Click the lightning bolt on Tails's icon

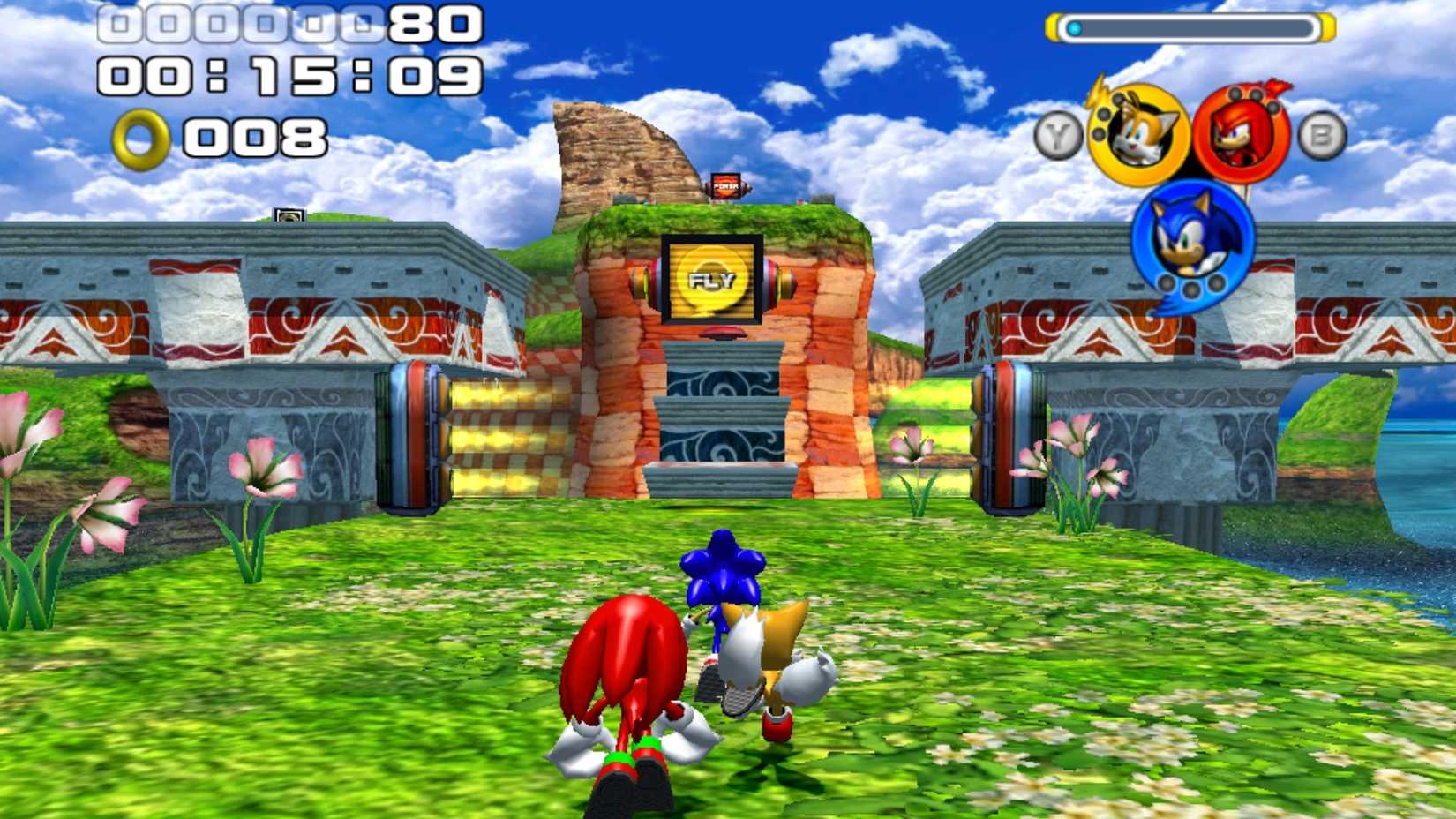(1098, 92)
